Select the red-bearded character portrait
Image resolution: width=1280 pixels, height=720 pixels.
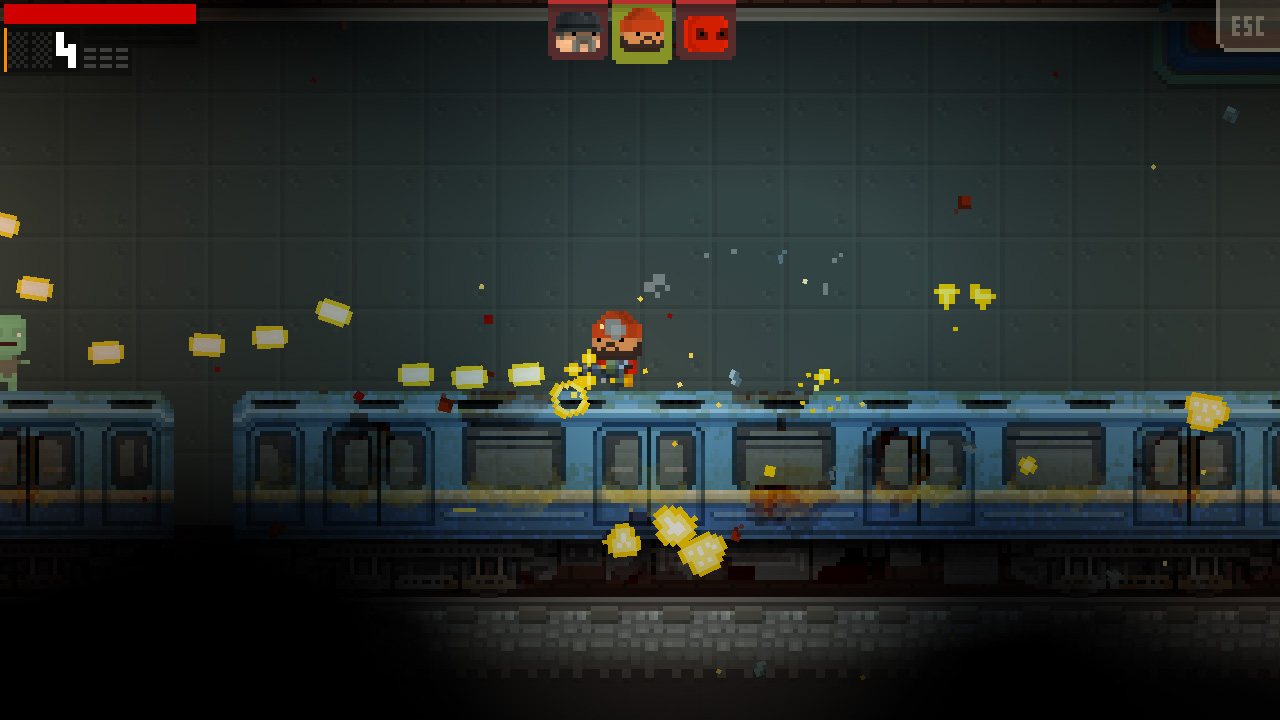(640, 30)
